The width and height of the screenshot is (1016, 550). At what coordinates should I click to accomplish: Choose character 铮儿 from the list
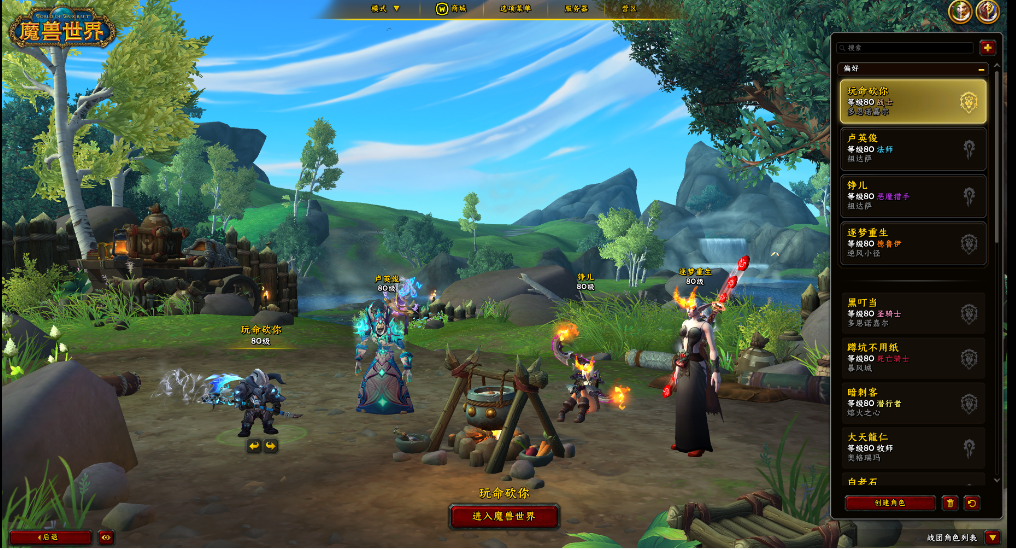coord(912,195)
